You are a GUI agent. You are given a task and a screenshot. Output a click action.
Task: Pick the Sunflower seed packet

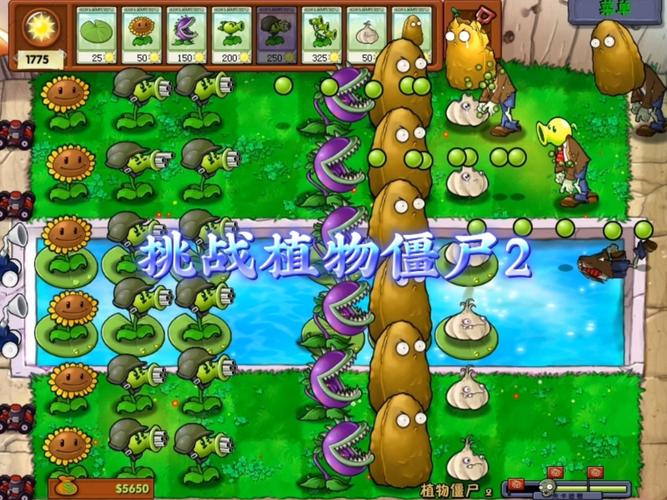coord(143,37)
